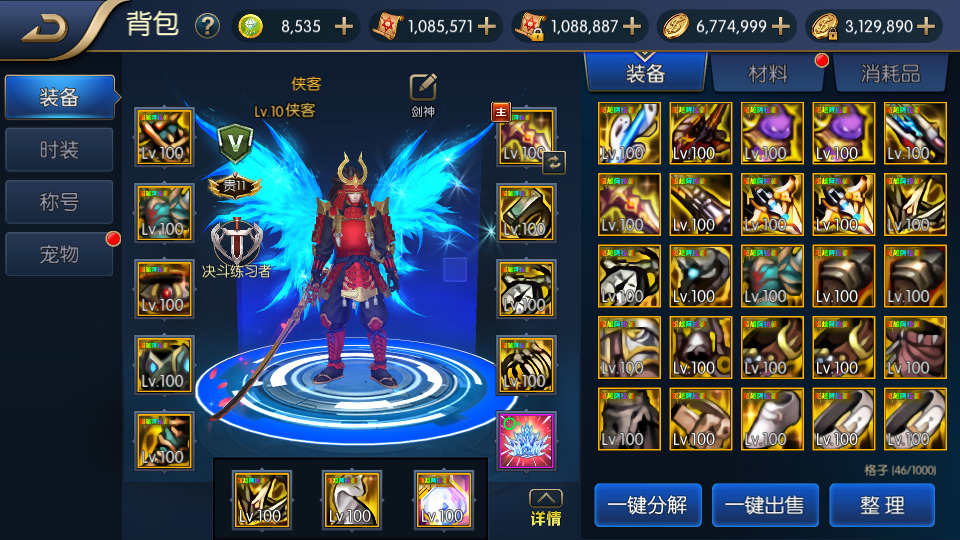Viewport: 960px width, 540px height.
Task: Add more of the 8,535 currency
Action: click(344, 26)
